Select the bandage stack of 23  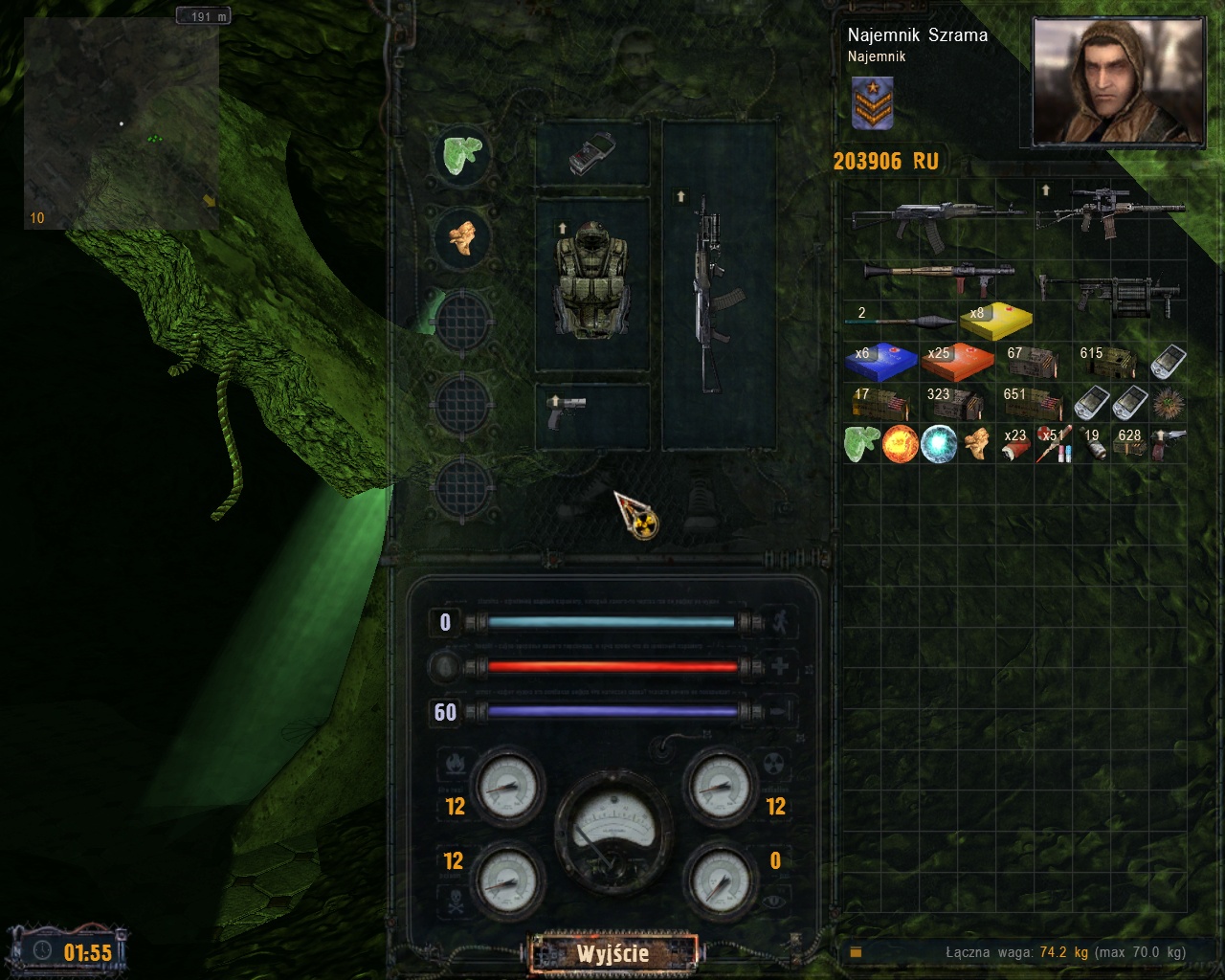pyautogui.click(x=1014, y=444)
